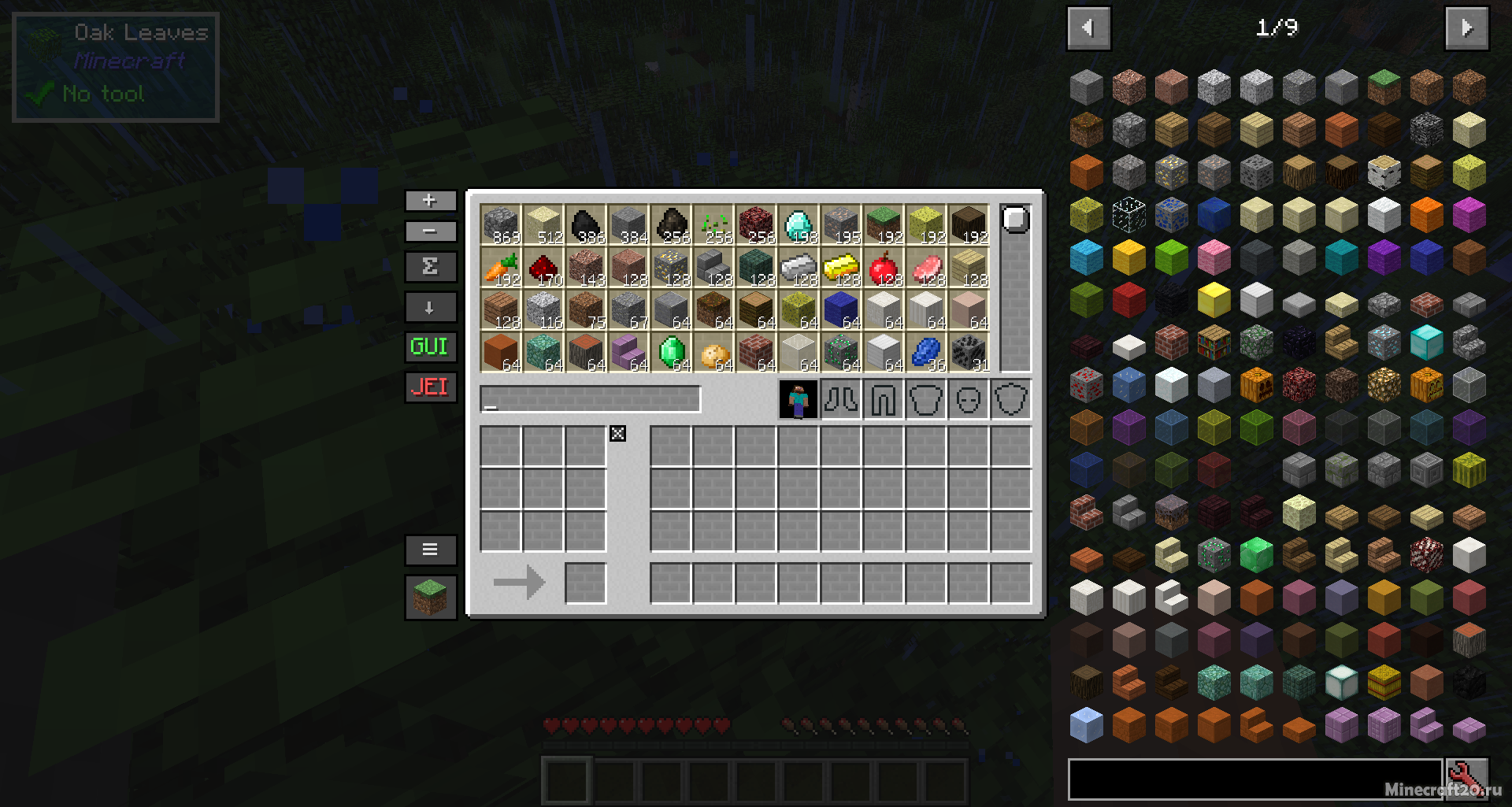Open the hamburger menu icon above the grass block
The height and width of the screenshot is (807, 1512).
pyautogui.click(x=430, y=550)
